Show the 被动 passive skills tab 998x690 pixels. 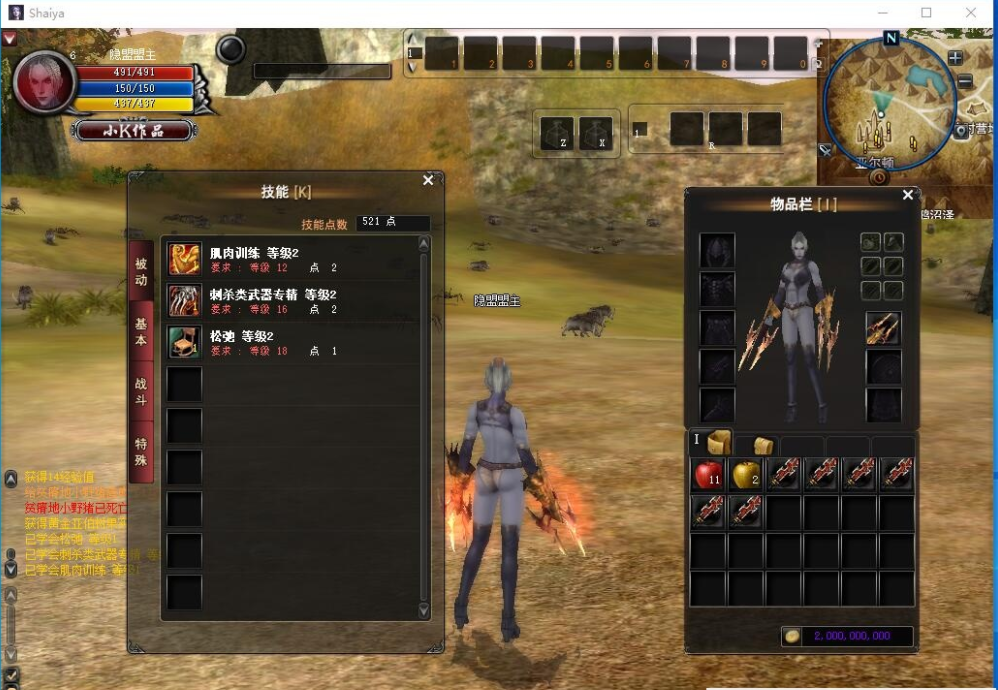141,272
